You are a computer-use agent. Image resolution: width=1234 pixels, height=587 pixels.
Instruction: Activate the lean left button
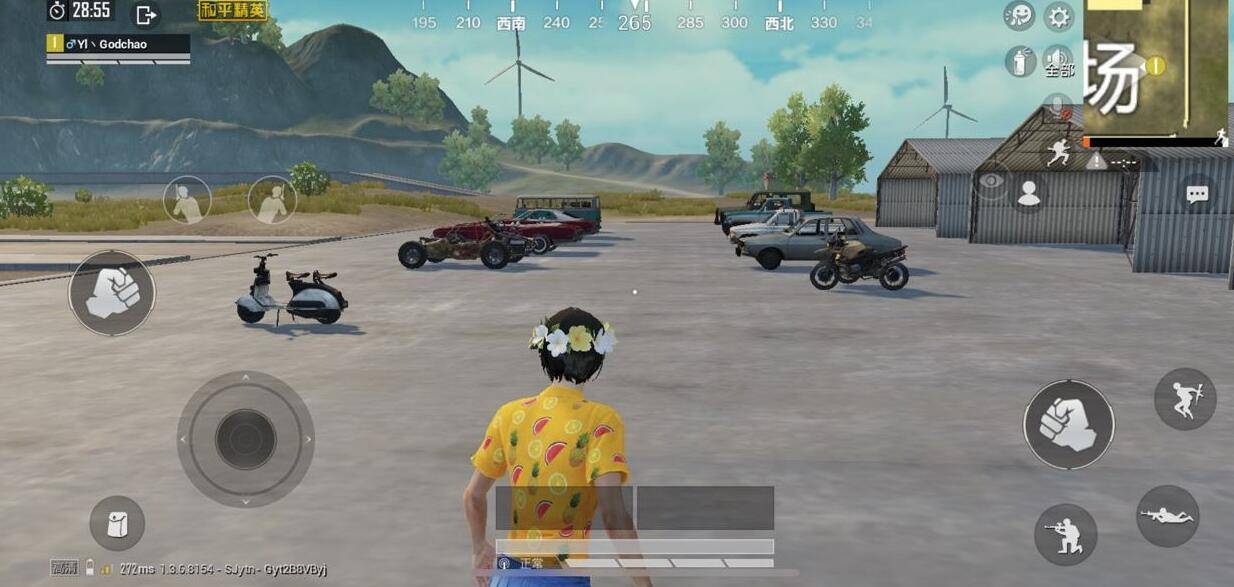pyautogui.click(x=187, y=200)
